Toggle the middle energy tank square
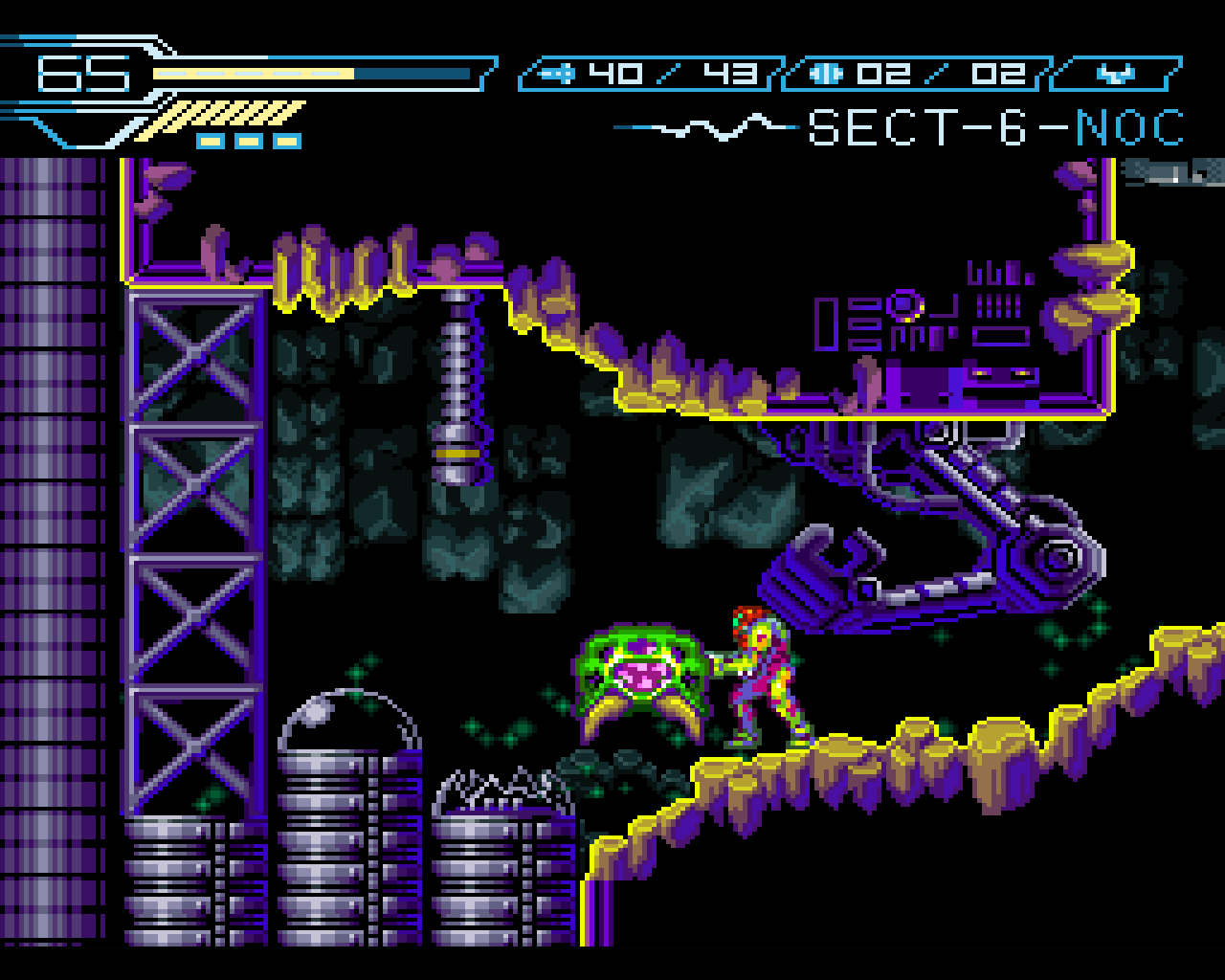Image resolution: width=1225 pixels, height=980 pixels. [x=249, y=140]
